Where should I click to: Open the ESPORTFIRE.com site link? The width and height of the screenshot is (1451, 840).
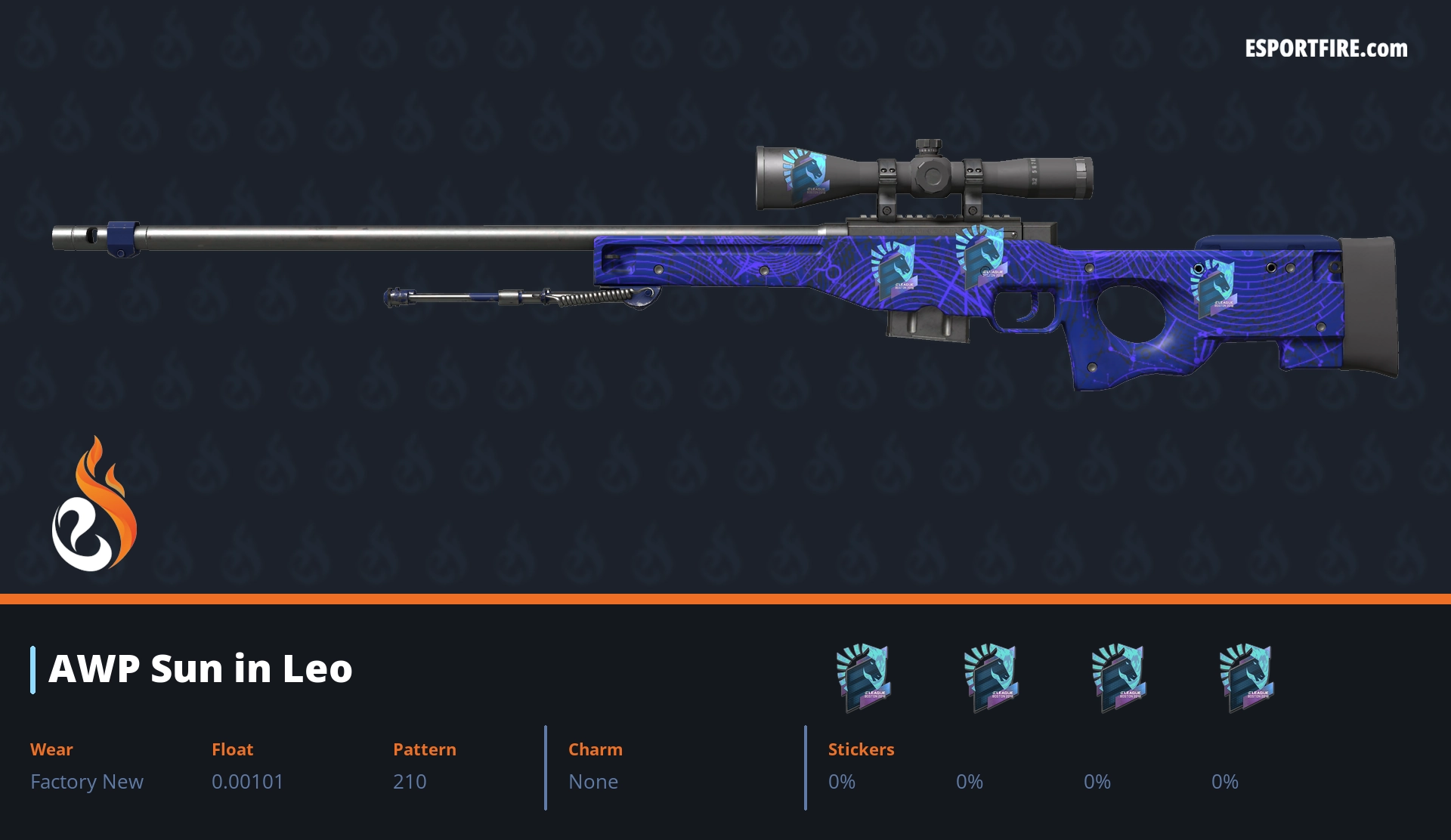tap(1326, 49)
